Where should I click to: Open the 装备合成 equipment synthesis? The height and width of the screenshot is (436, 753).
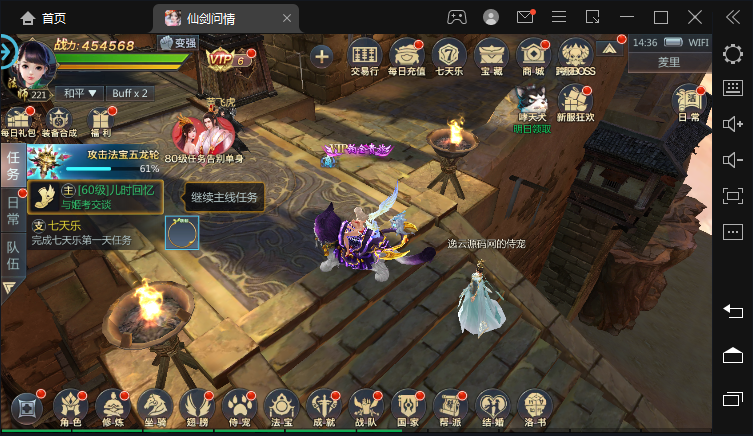point(58,121)
